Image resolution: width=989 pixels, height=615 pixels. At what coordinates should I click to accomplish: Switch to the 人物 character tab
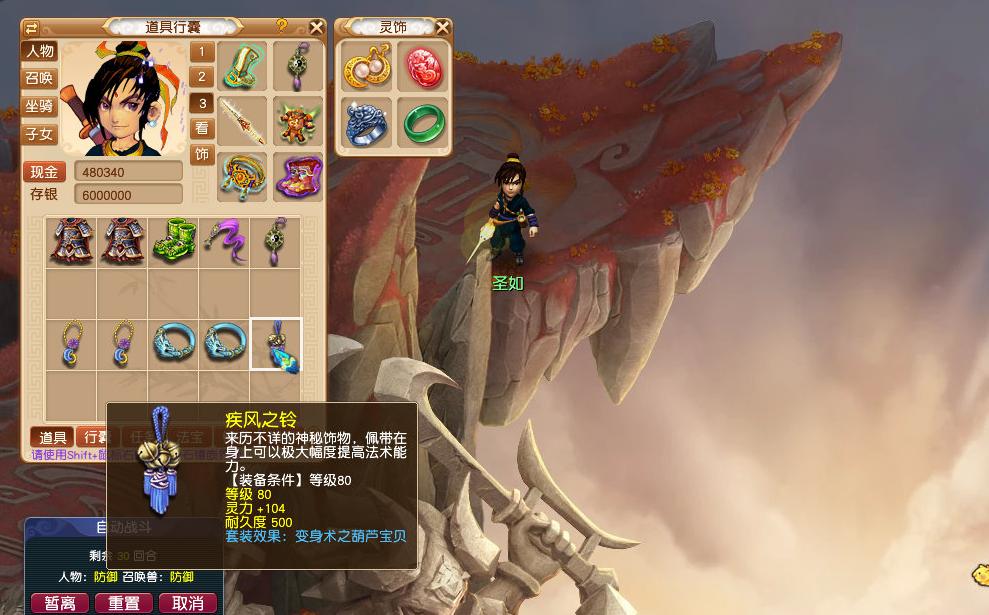coord(40,51)
